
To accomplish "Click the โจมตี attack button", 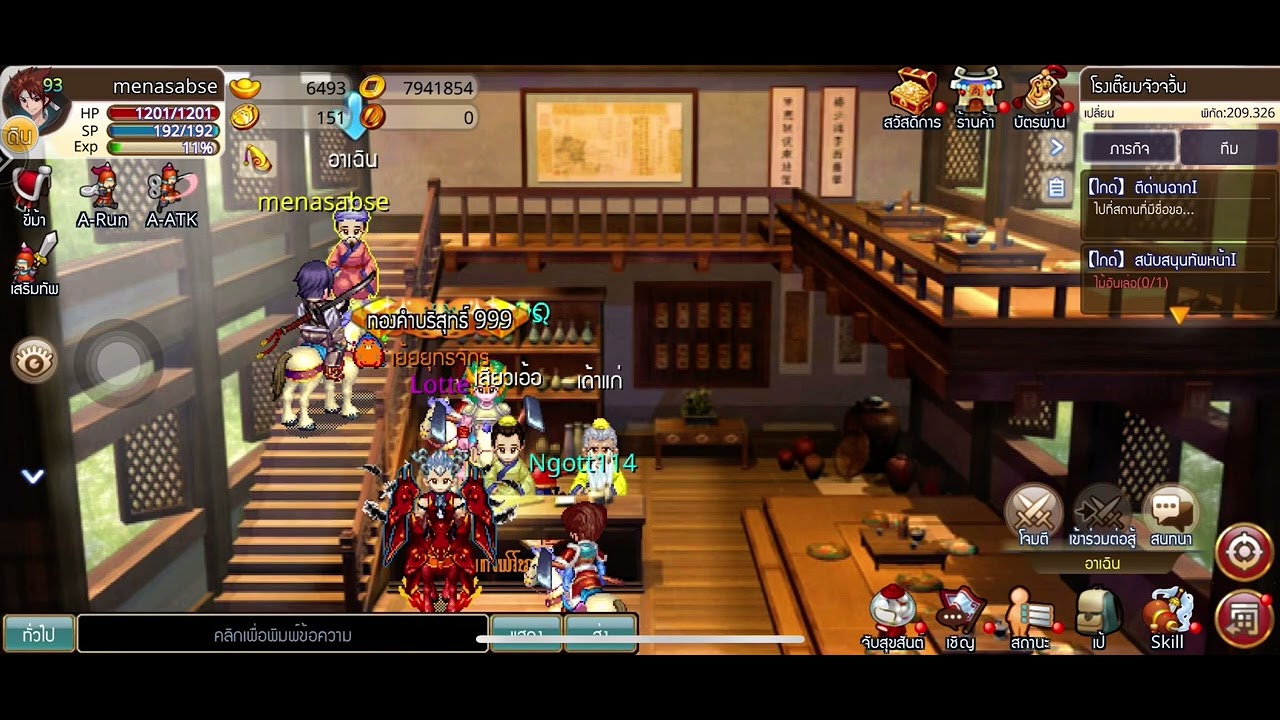I will pos(1033,515).
